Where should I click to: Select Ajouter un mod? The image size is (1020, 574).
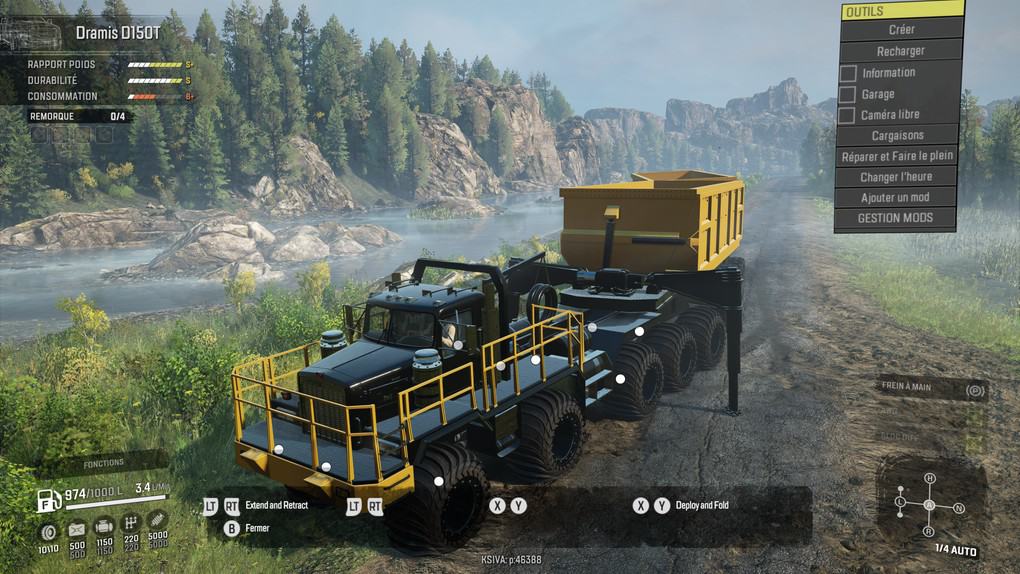[x=895, y=198]
